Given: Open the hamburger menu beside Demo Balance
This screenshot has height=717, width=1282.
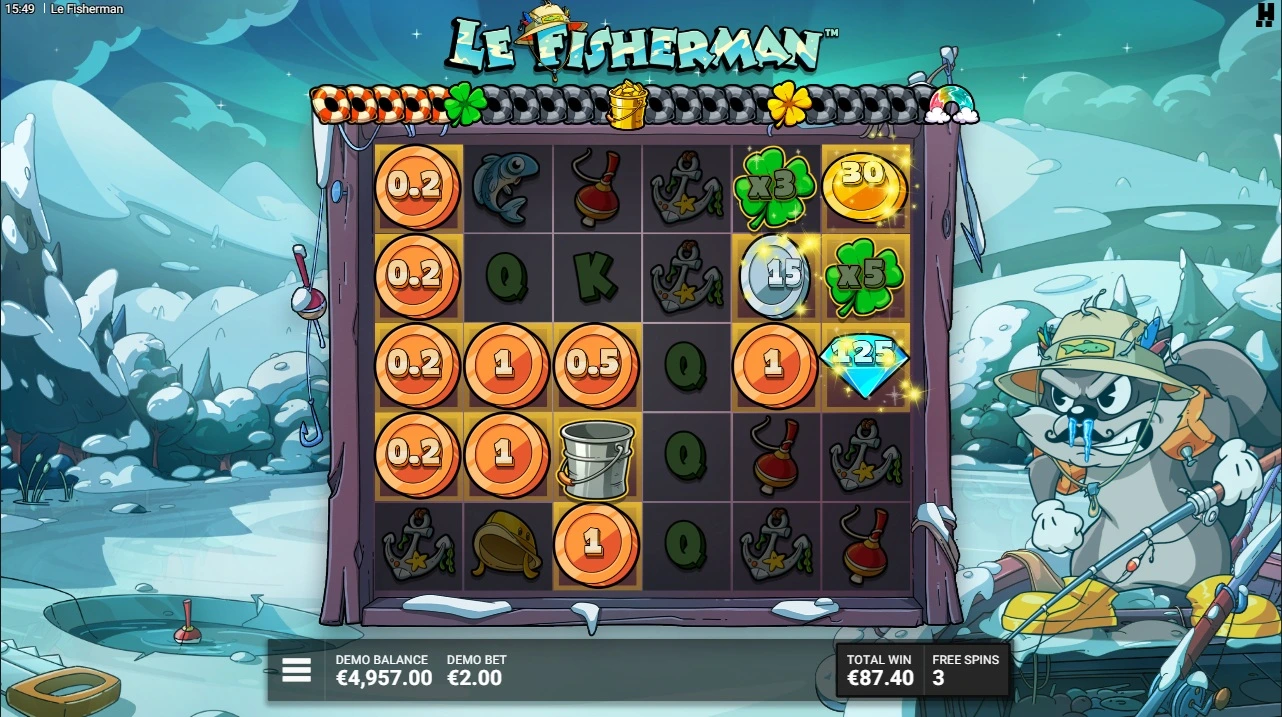Looking at the screenshot, I should point(296,670).
